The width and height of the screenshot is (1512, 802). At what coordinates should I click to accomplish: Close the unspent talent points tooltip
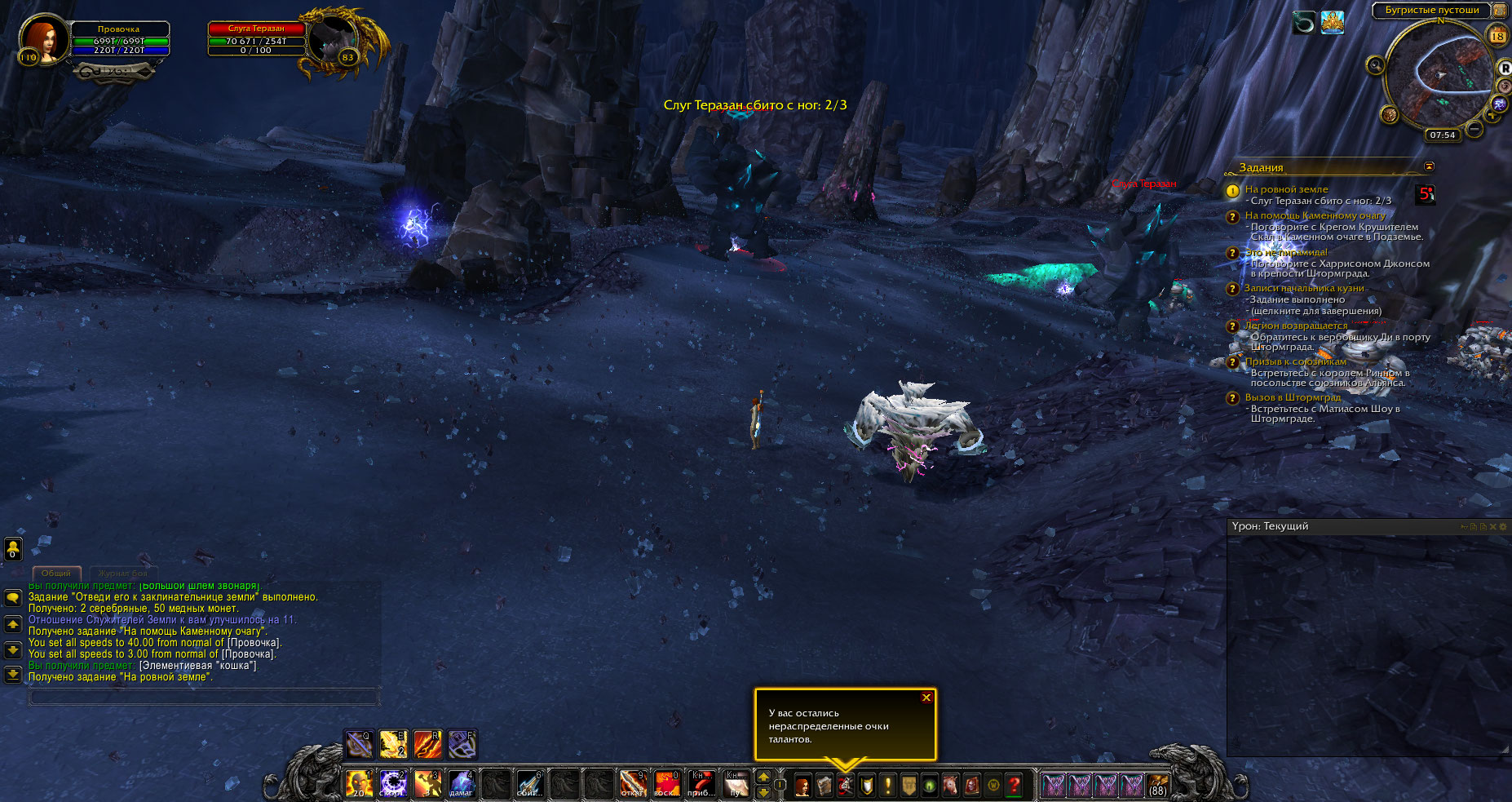coord(926,698)
